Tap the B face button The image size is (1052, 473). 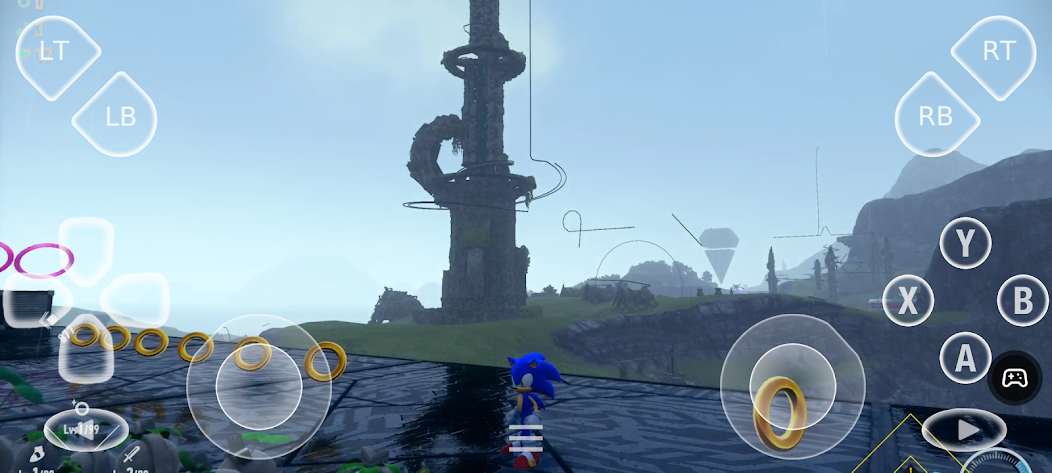point(1022,300)
